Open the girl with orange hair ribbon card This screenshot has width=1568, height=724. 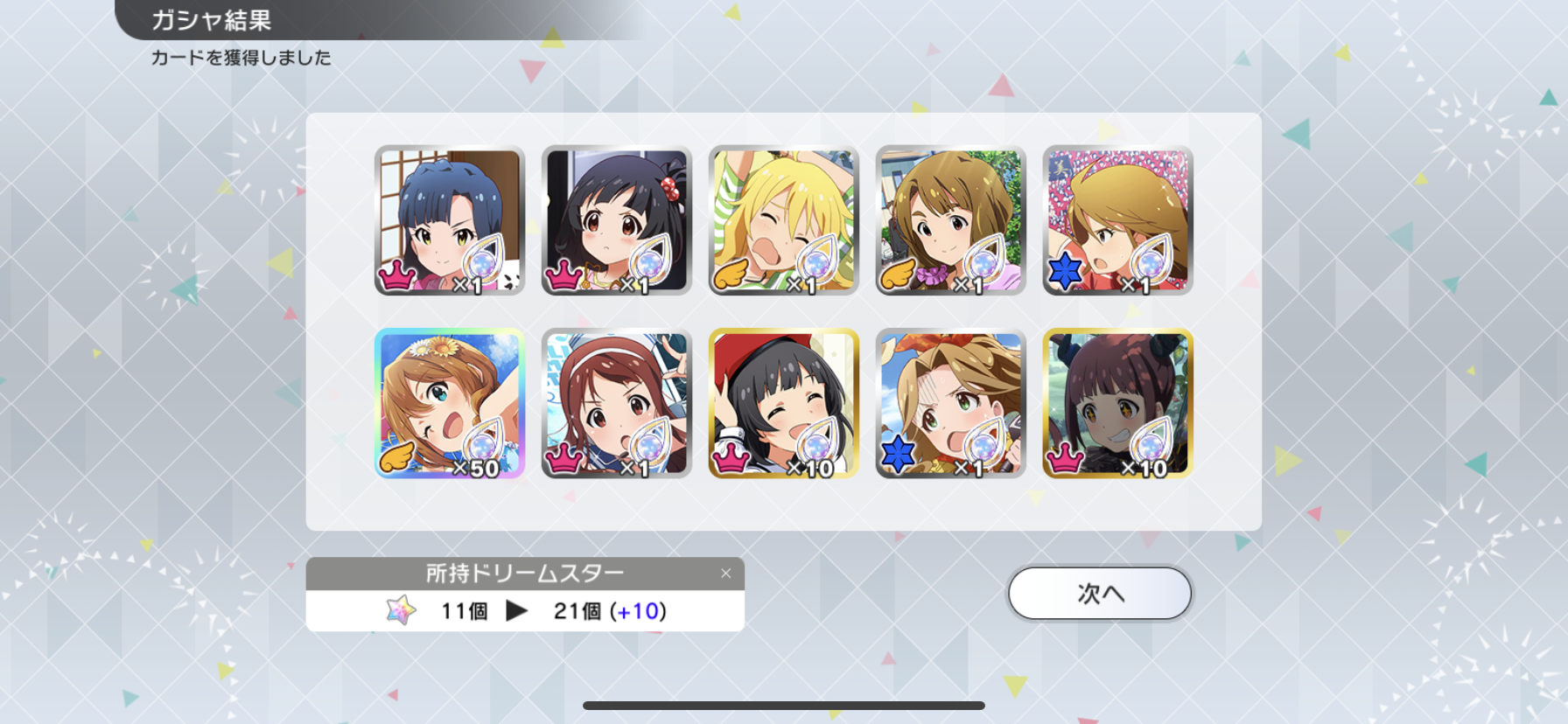coord(951,403)
